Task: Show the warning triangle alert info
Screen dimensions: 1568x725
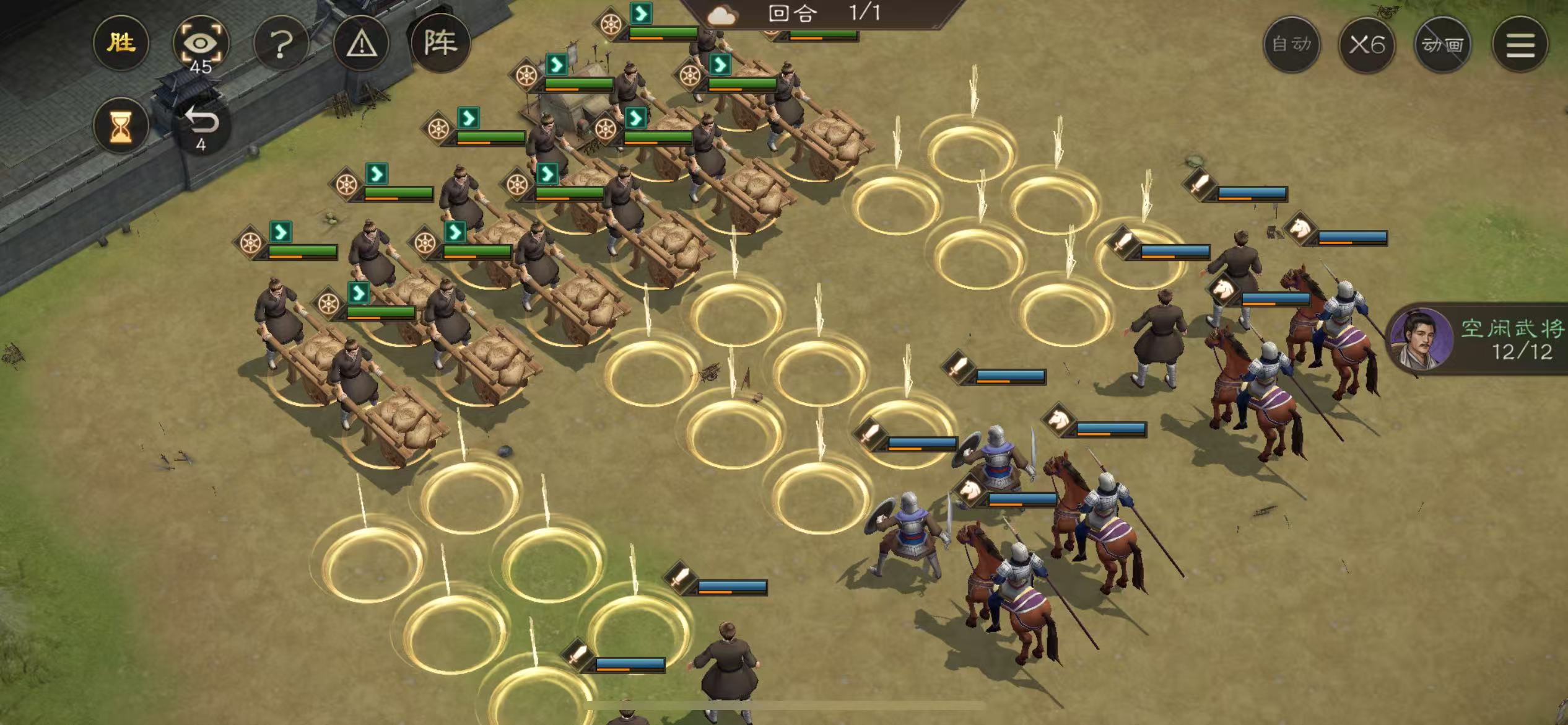Action: pos(361,44)
